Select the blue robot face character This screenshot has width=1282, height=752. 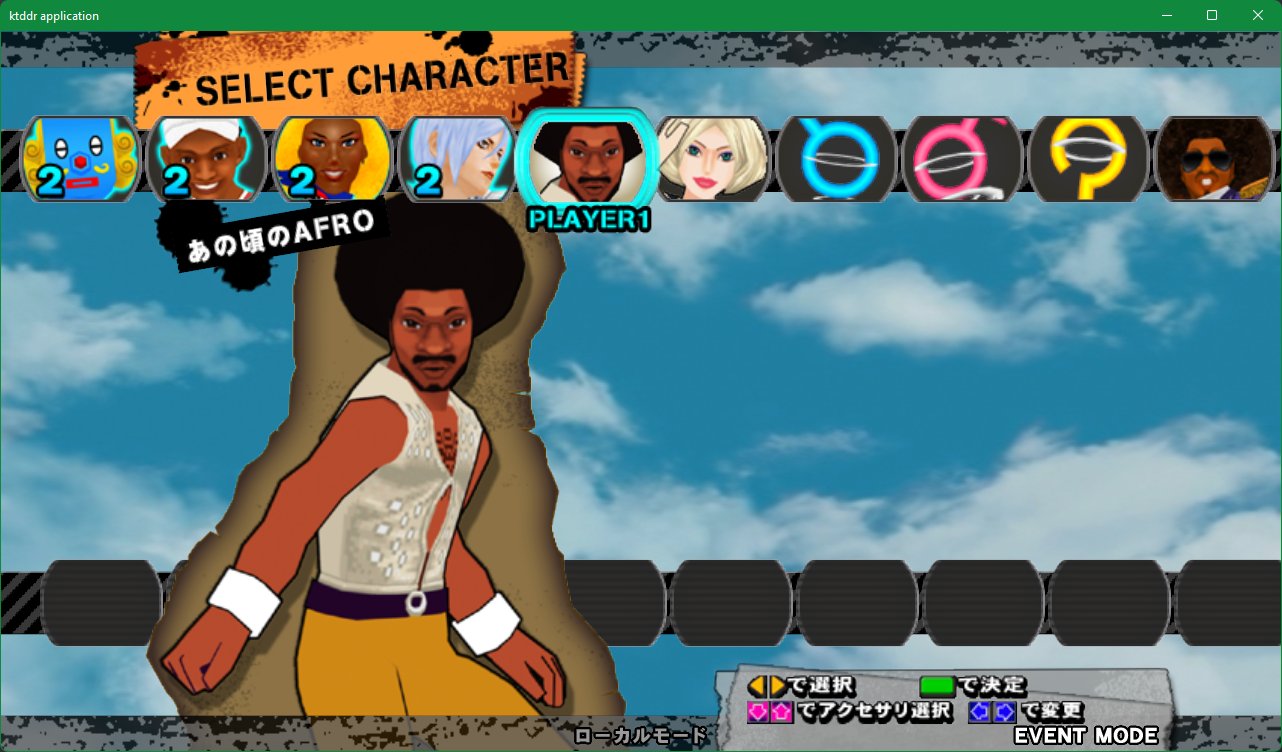[x=80, y=158]
